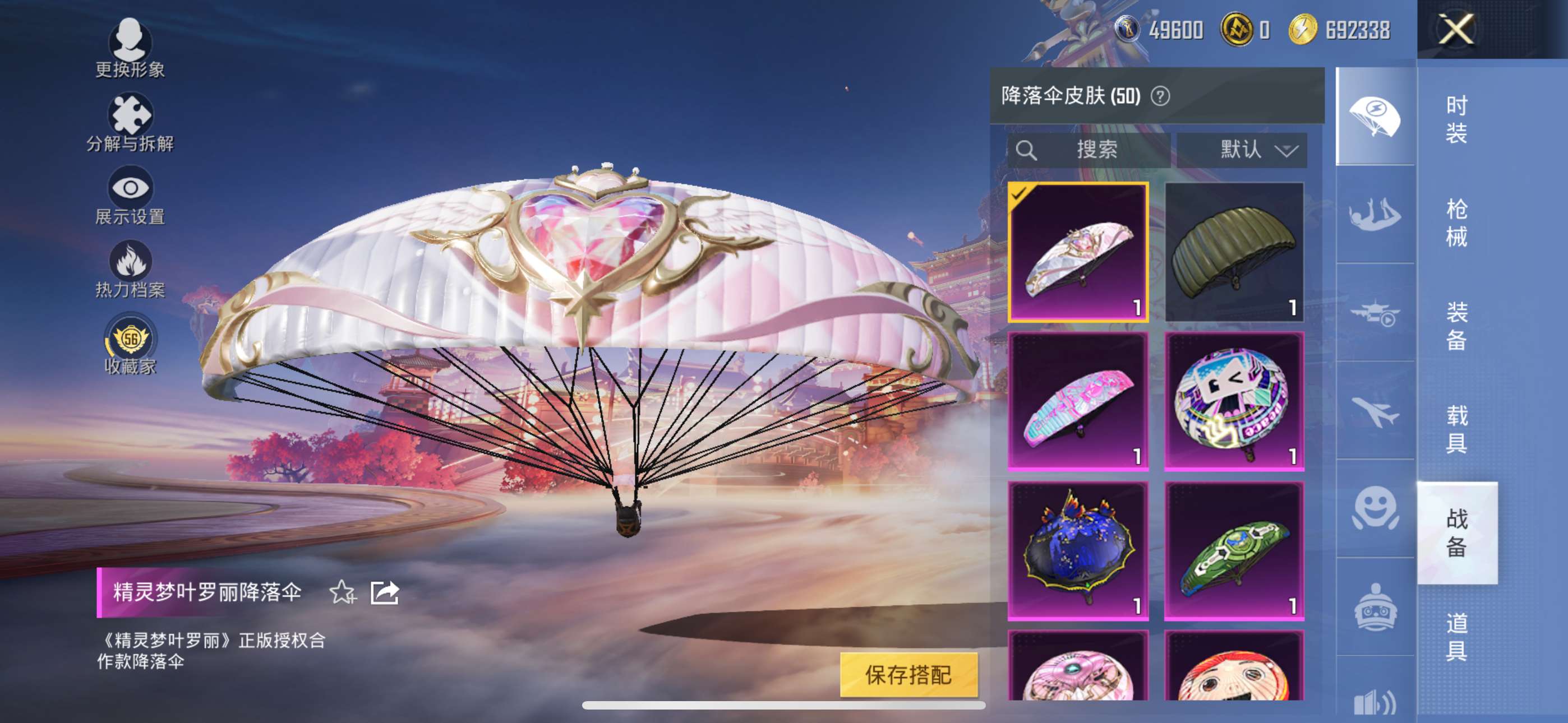The height and width of the screenshot is (723, 1568).
Task: Switch to the 枪械 firearms tab
Action: coord(1456,223)
